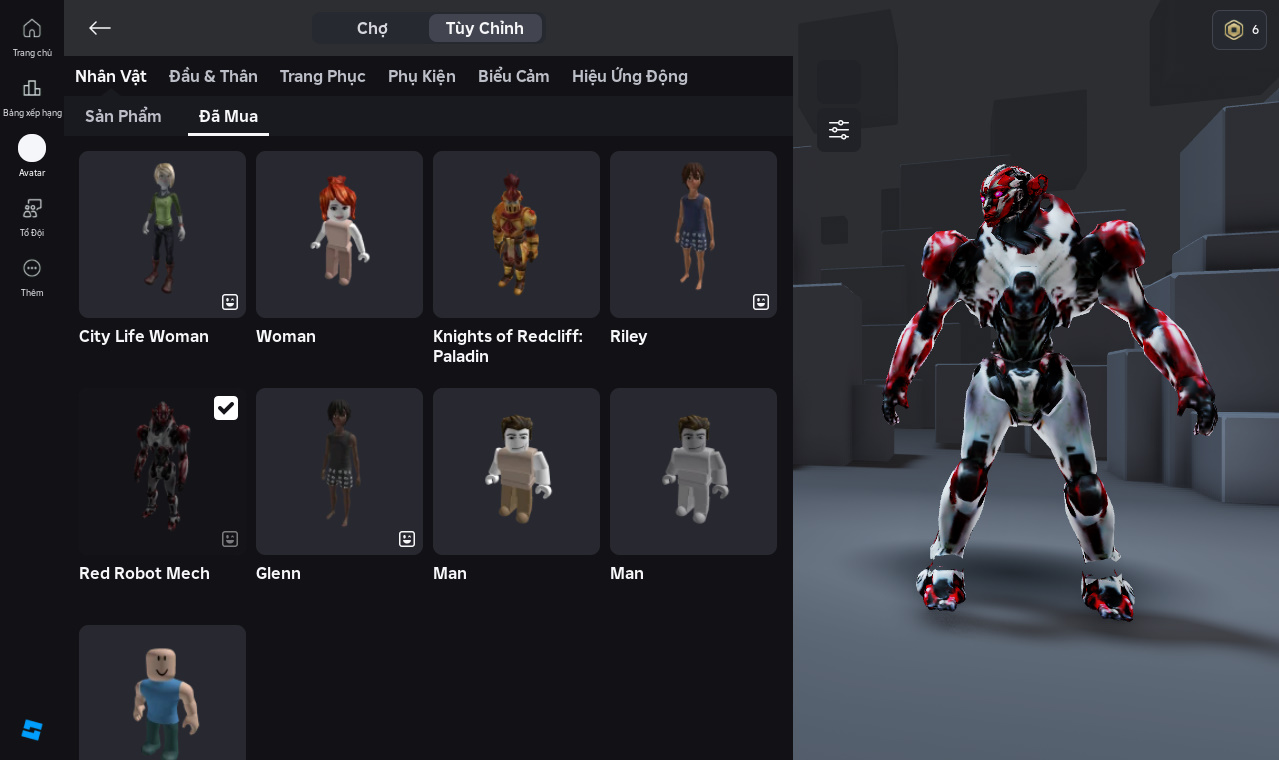Select the Glenn character thumbnail

tap(339, 471)
